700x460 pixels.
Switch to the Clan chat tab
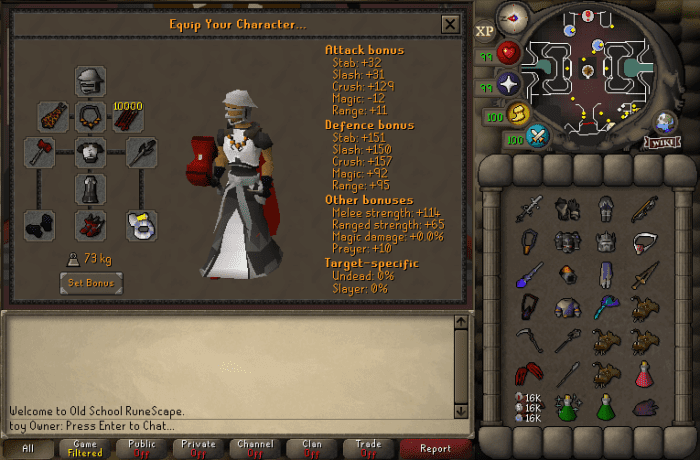coord(313,449)
